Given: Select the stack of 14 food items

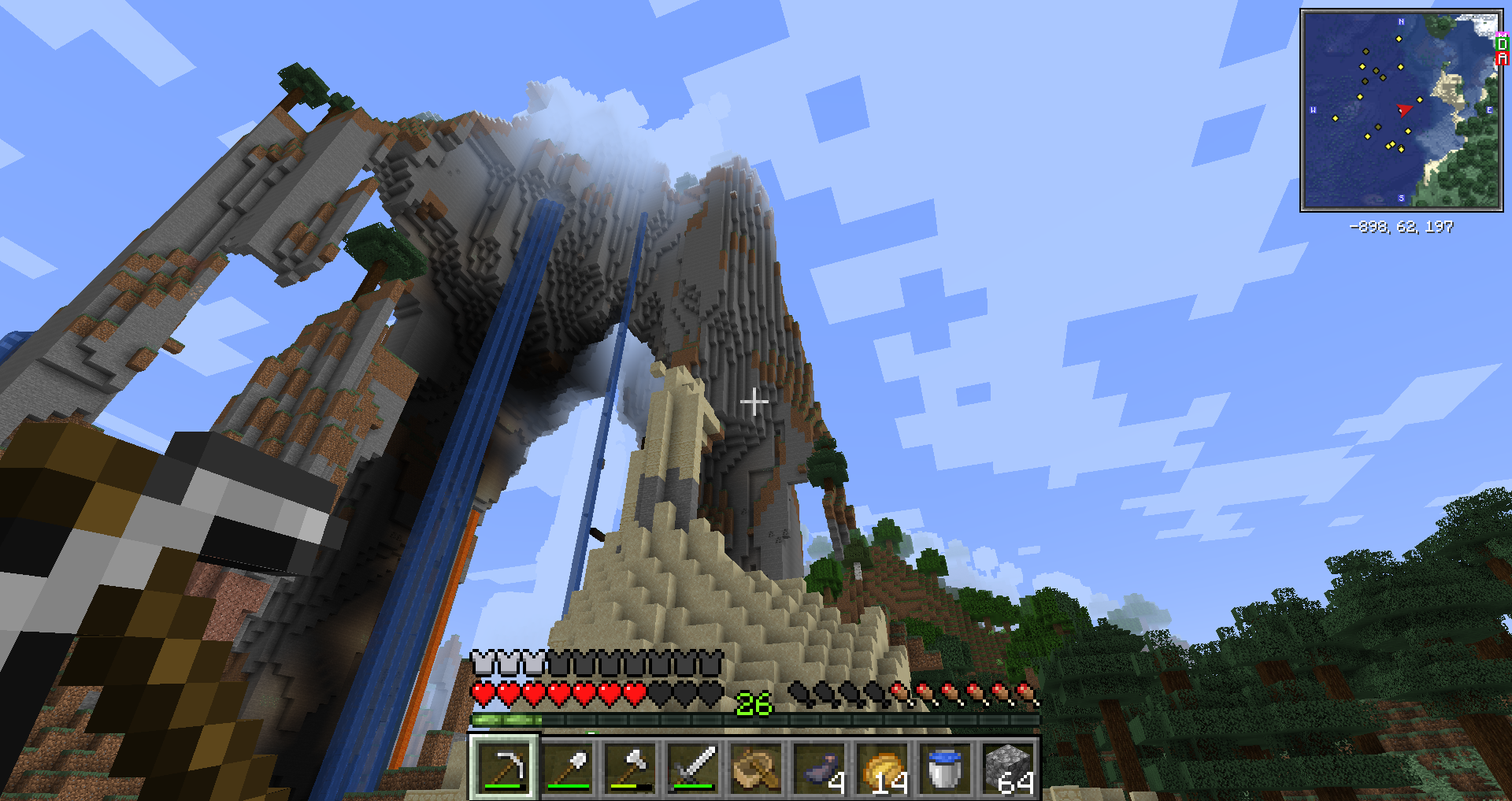Looking at the screenshot, I should click(883, 767).
